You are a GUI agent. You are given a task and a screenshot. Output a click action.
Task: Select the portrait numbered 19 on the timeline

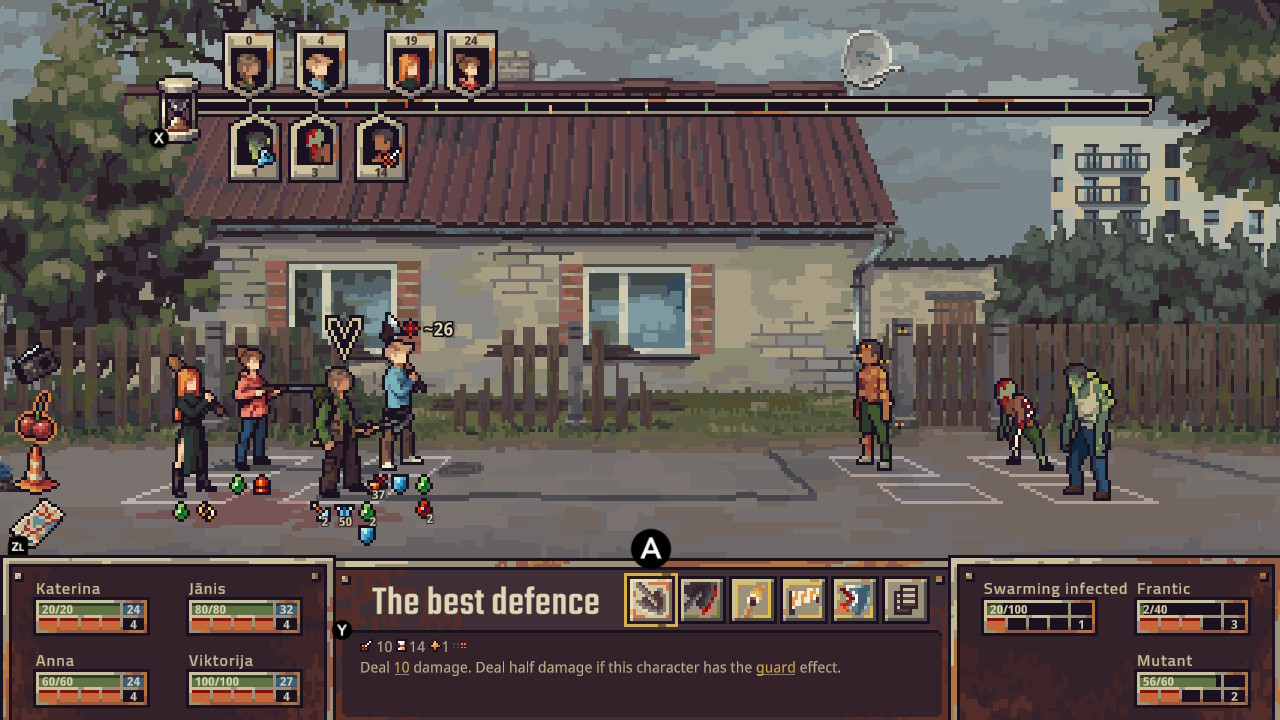pos(410,62)
